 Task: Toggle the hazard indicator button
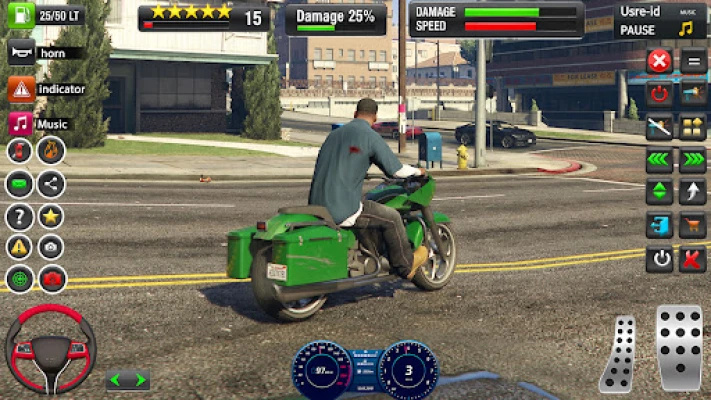[x=21, y=89]
